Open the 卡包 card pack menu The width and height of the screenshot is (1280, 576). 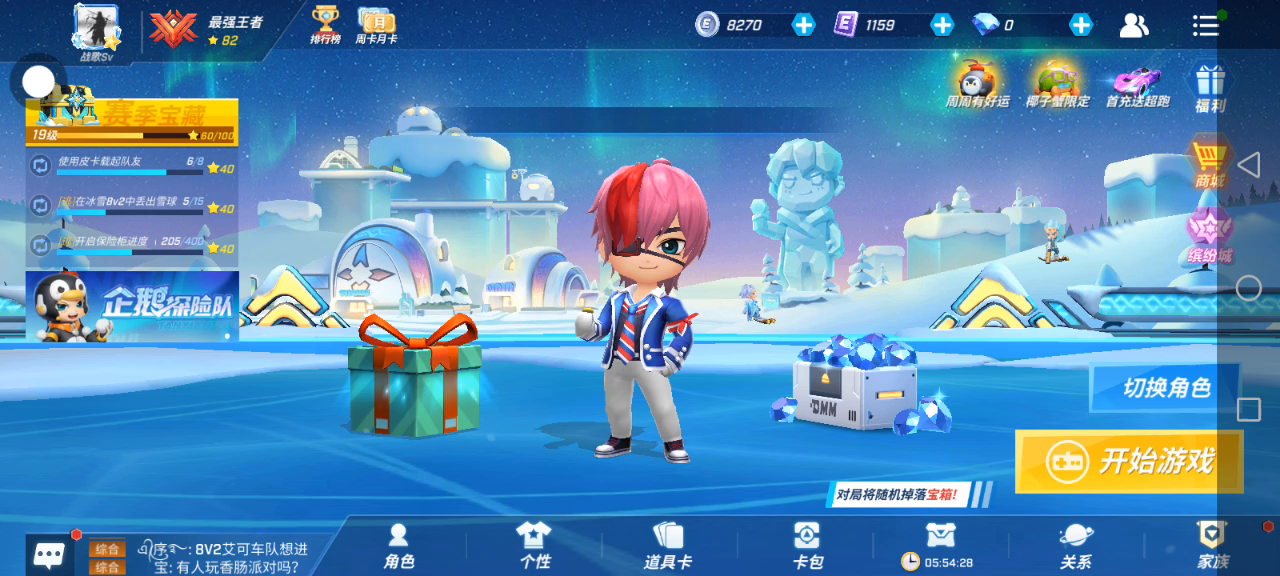tap(807, 546)
